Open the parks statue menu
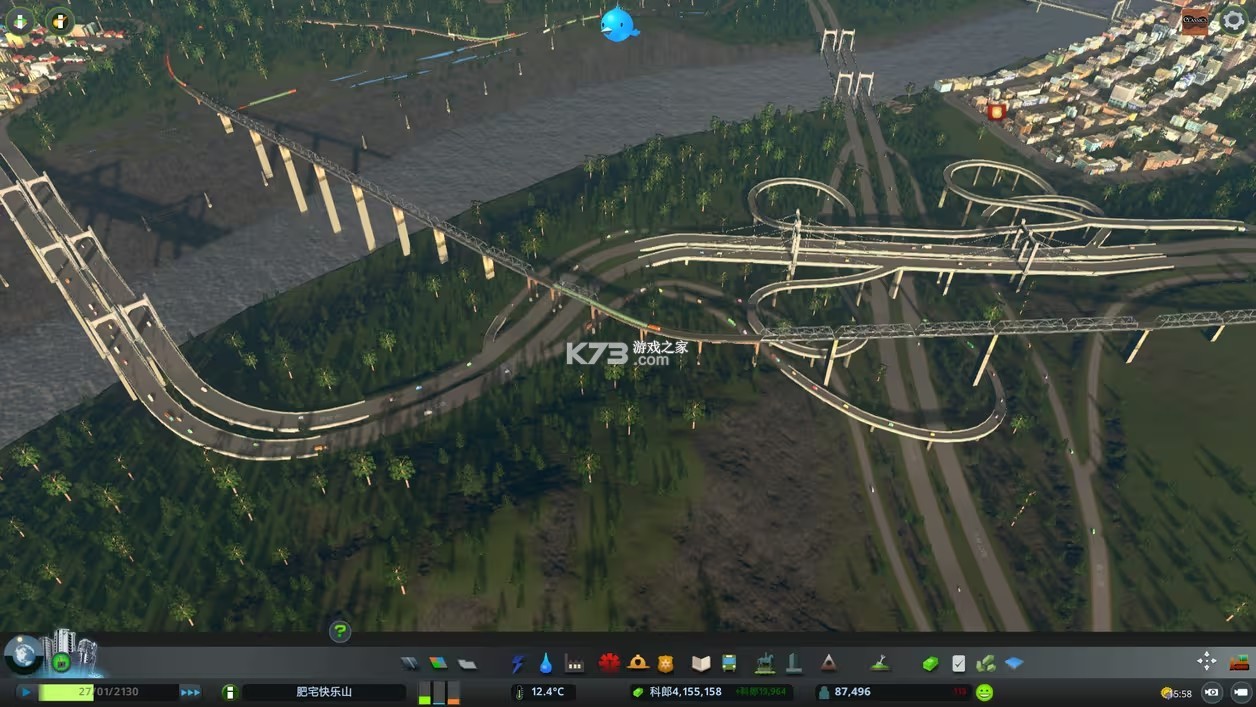Viewport: 1256px width, 707px height. (x=765, y=663)
